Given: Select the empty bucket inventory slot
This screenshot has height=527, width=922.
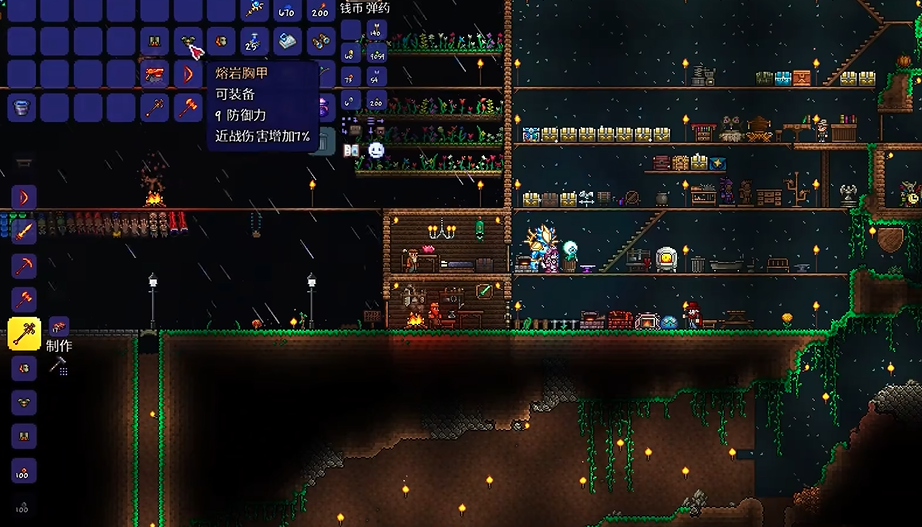Looking at the screenshot, I should tap(22, 107).
